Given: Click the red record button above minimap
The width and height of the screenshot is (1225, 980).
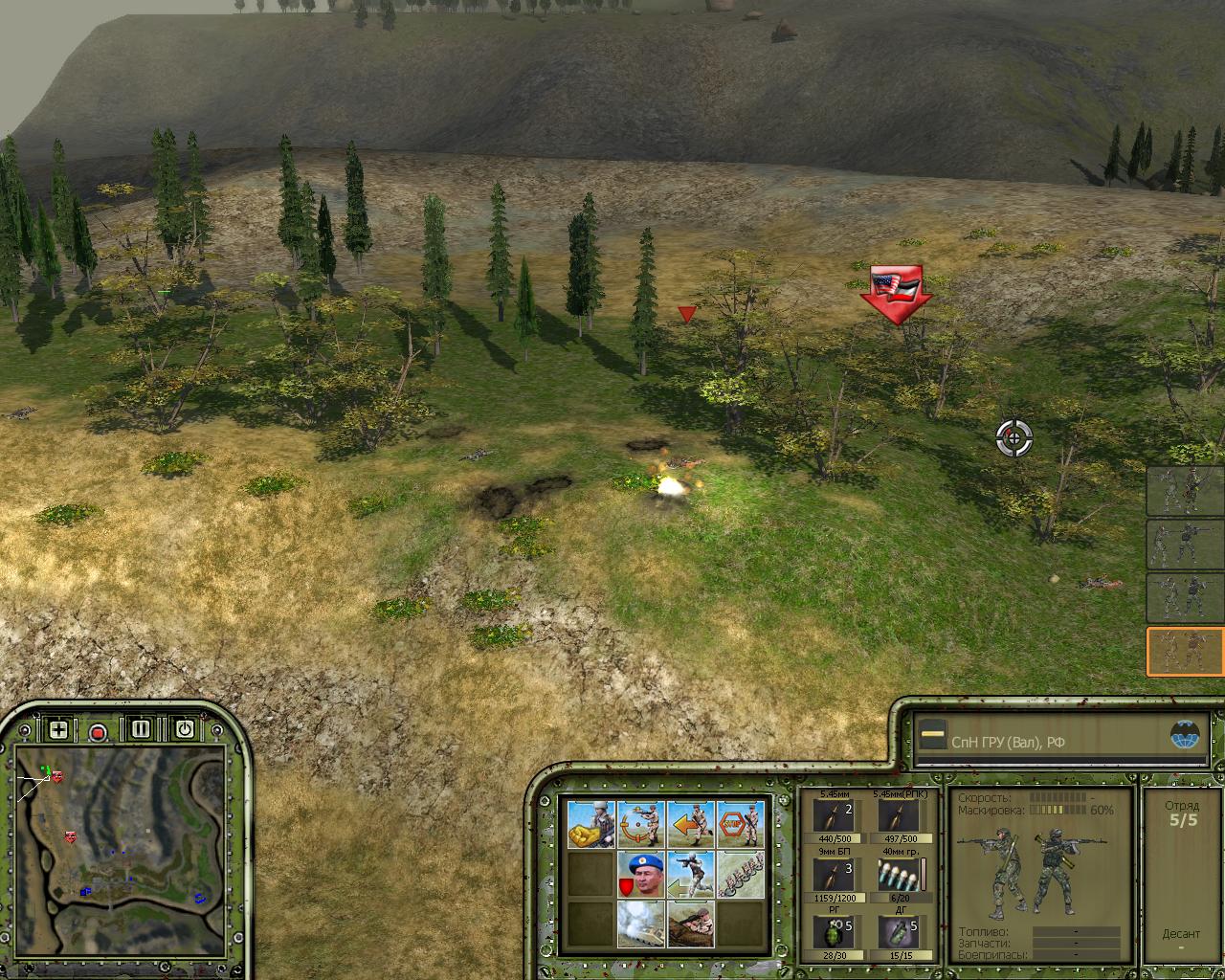Looking at the screenshot, I should click(x=98, y=732).
